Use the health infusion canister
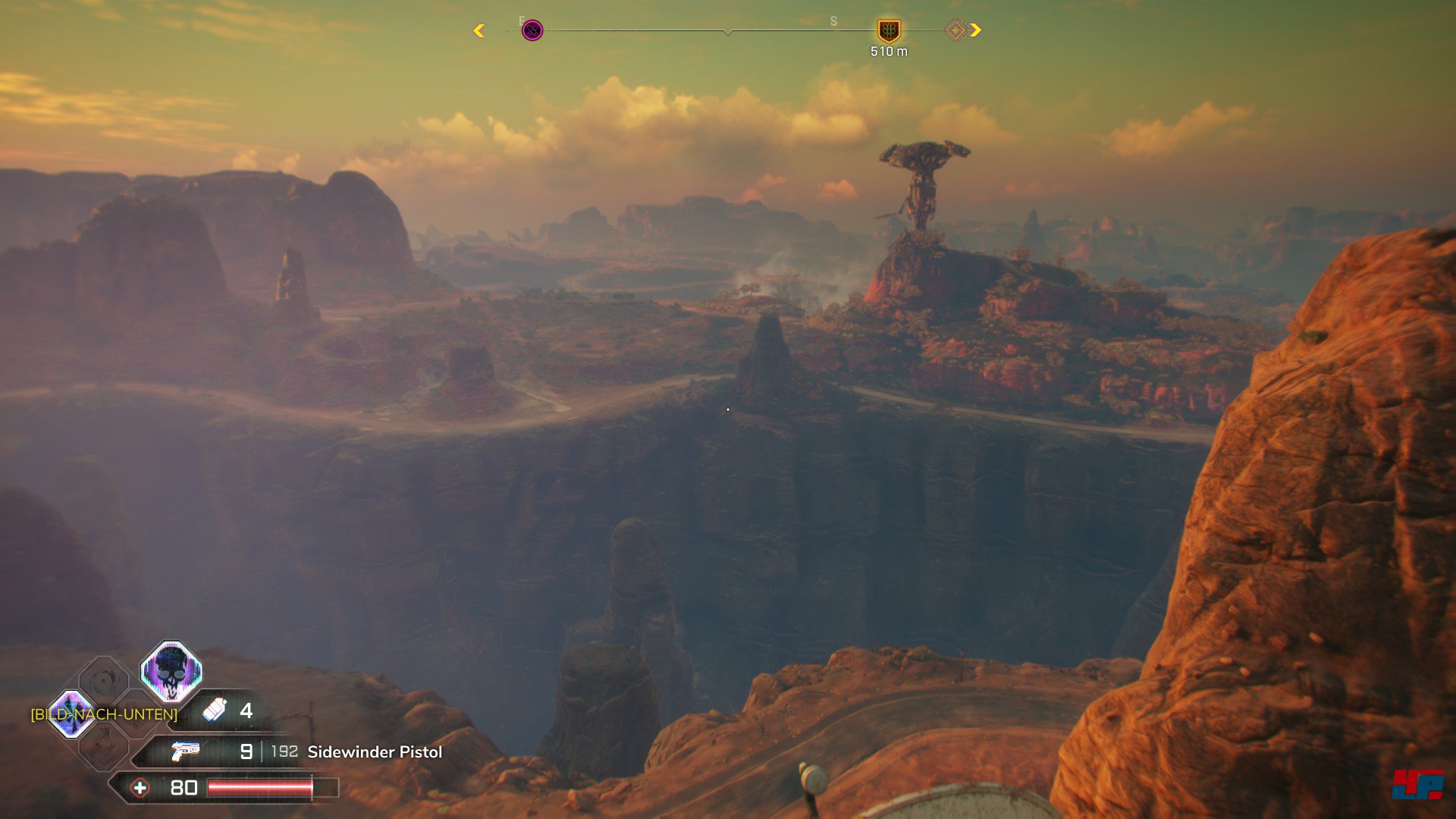The image size is (1456, 819). pos(215,710)
